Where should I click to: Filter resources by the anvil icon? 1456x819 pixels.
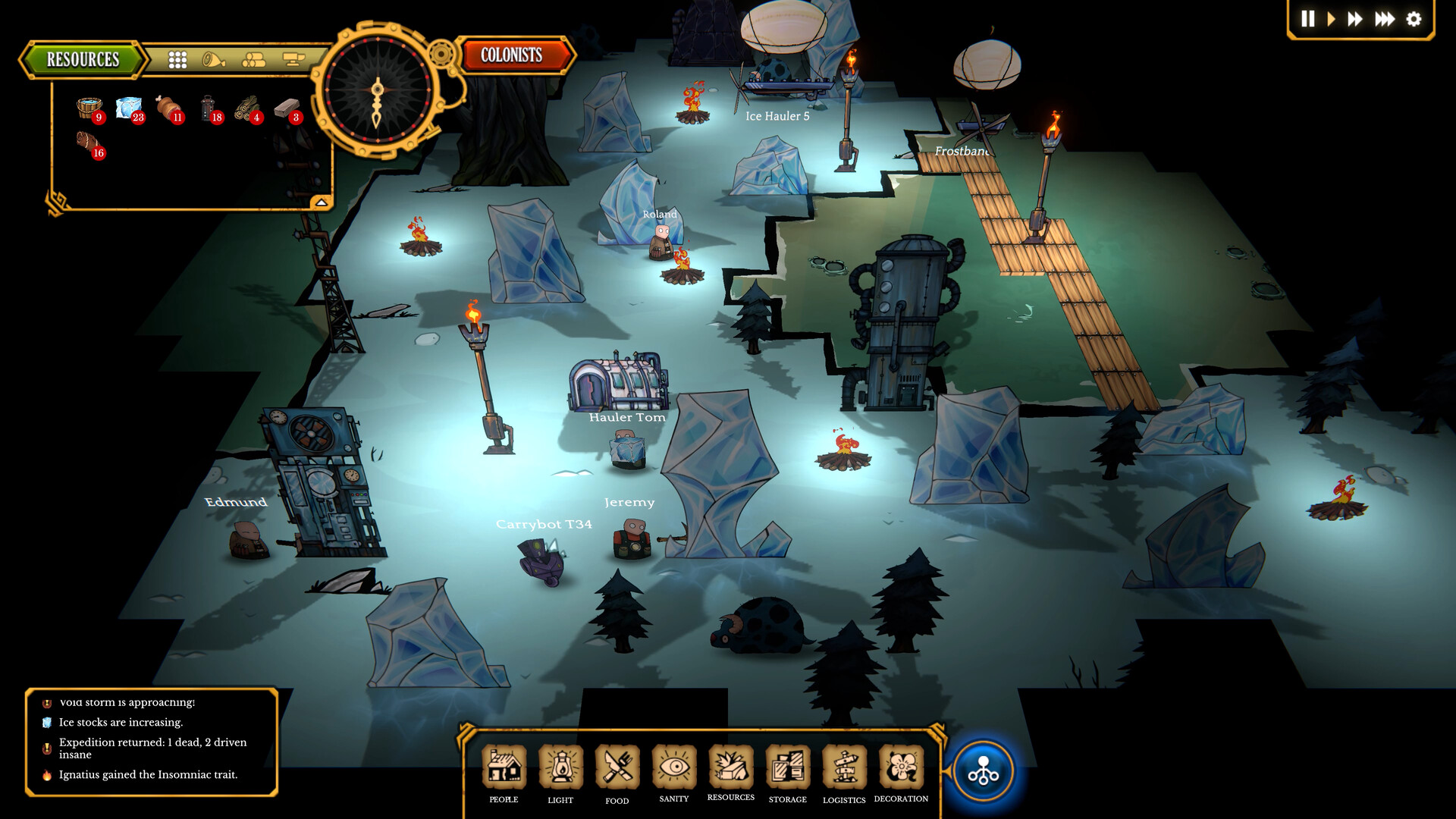293,59
